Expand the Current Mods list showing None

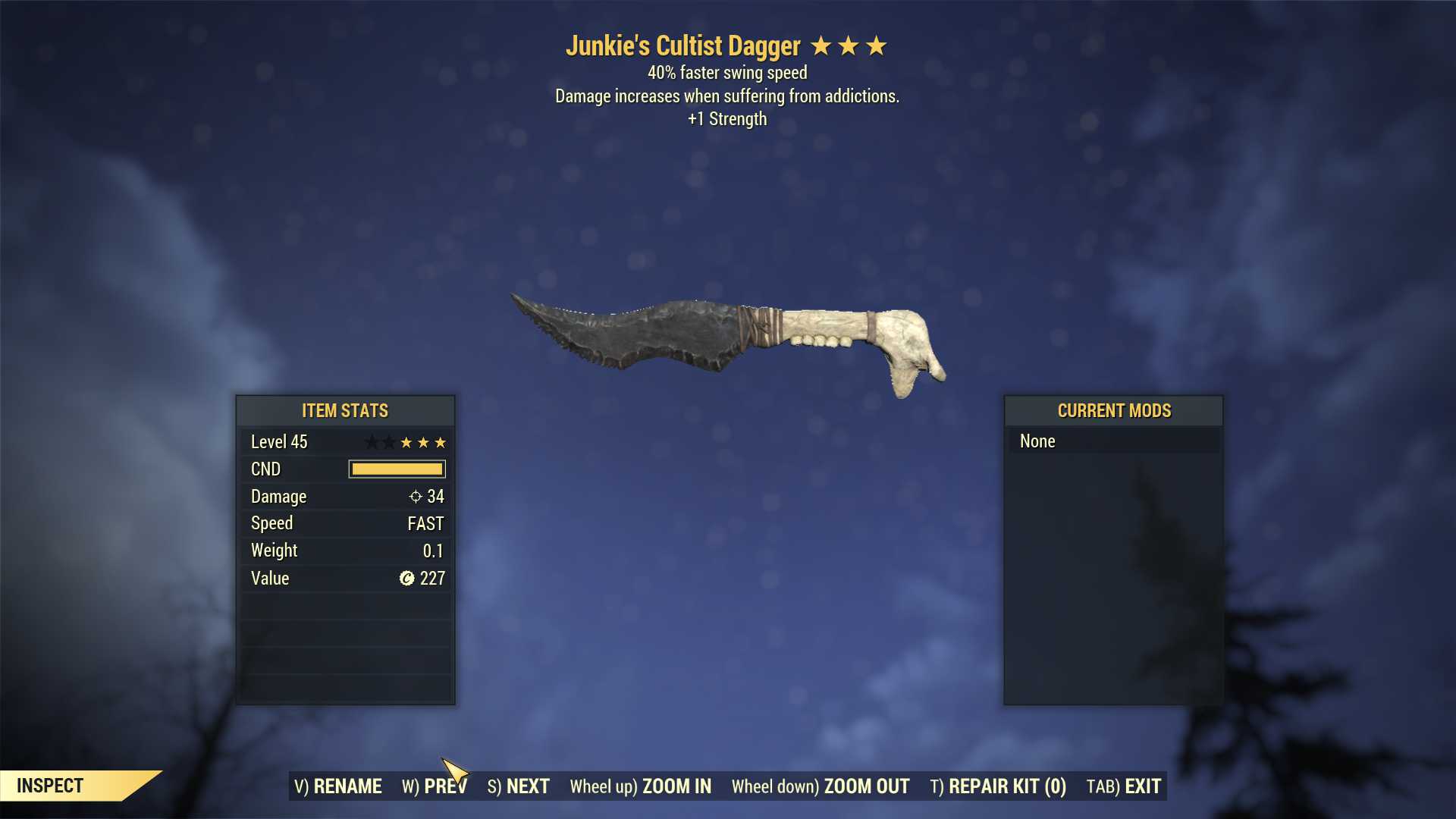[1037, 441]
